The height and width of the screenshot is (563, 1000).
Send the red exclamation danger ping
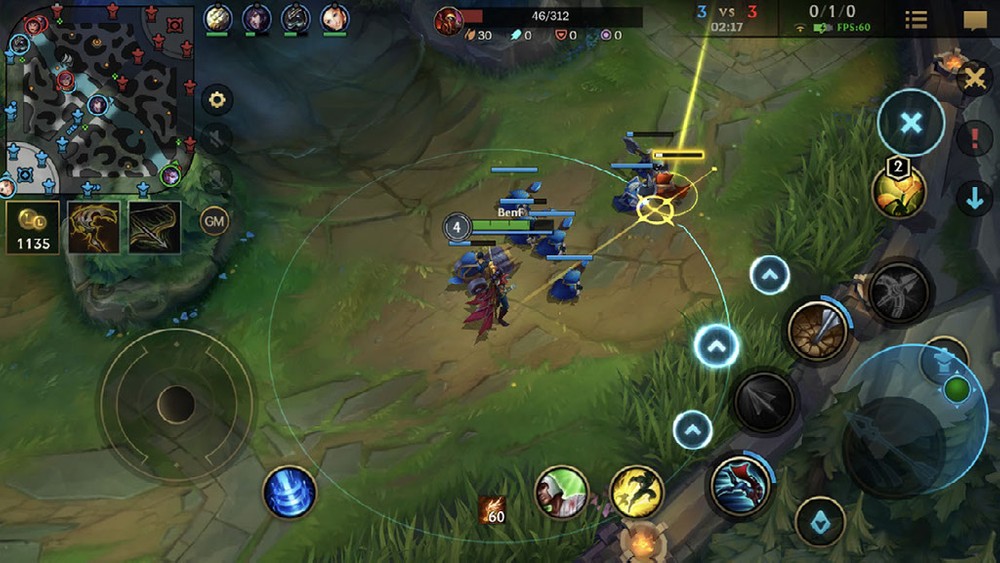[975, 138]
